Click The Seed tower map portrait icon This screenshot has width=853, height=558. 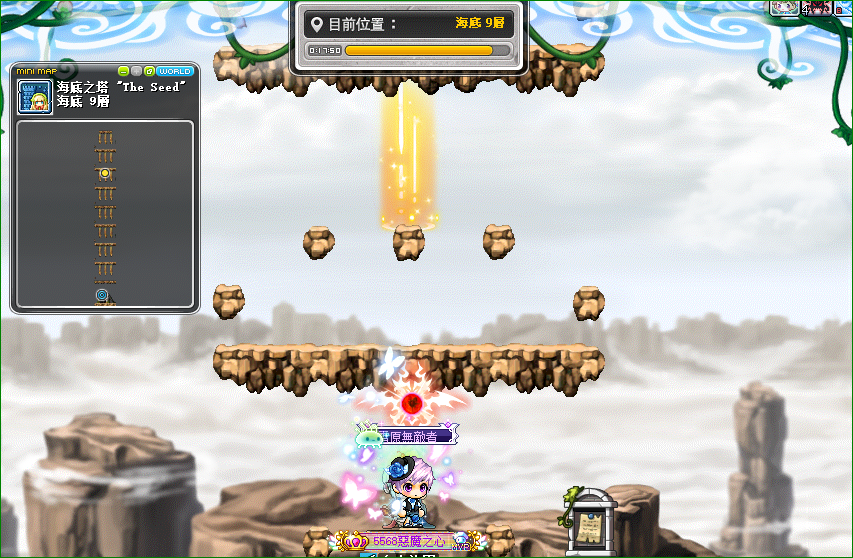(x=35, y=97)
